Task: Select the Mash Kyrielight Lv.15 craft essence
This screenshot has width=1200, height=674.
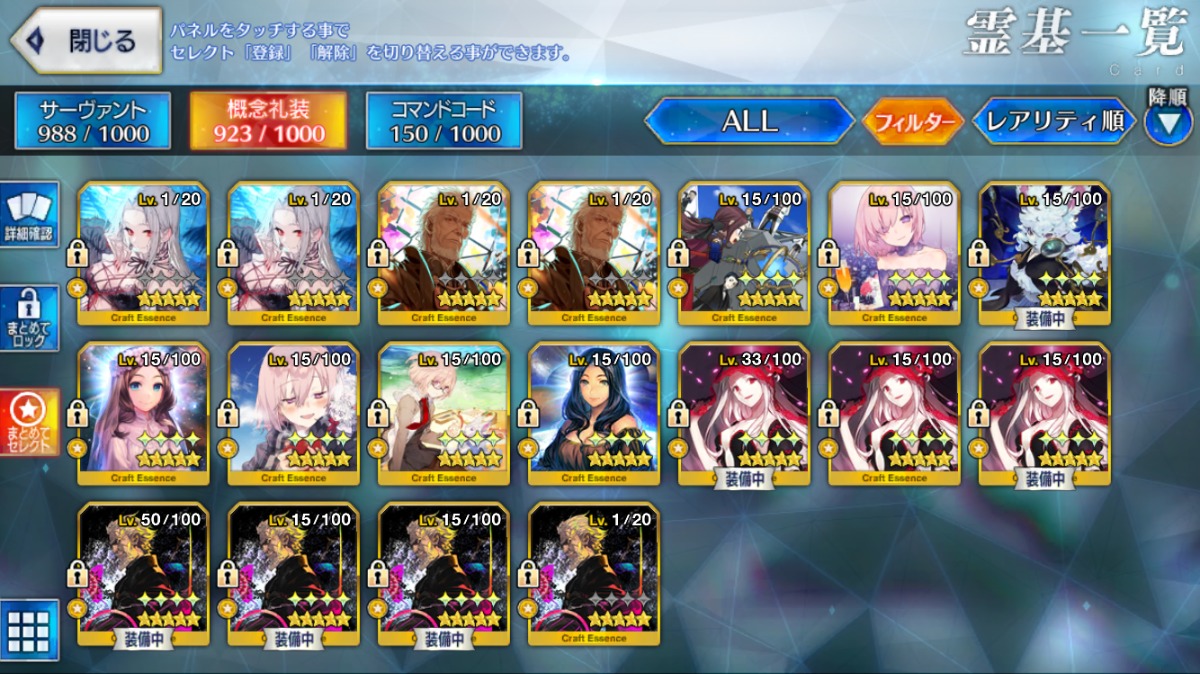Action: click(893, 252)
